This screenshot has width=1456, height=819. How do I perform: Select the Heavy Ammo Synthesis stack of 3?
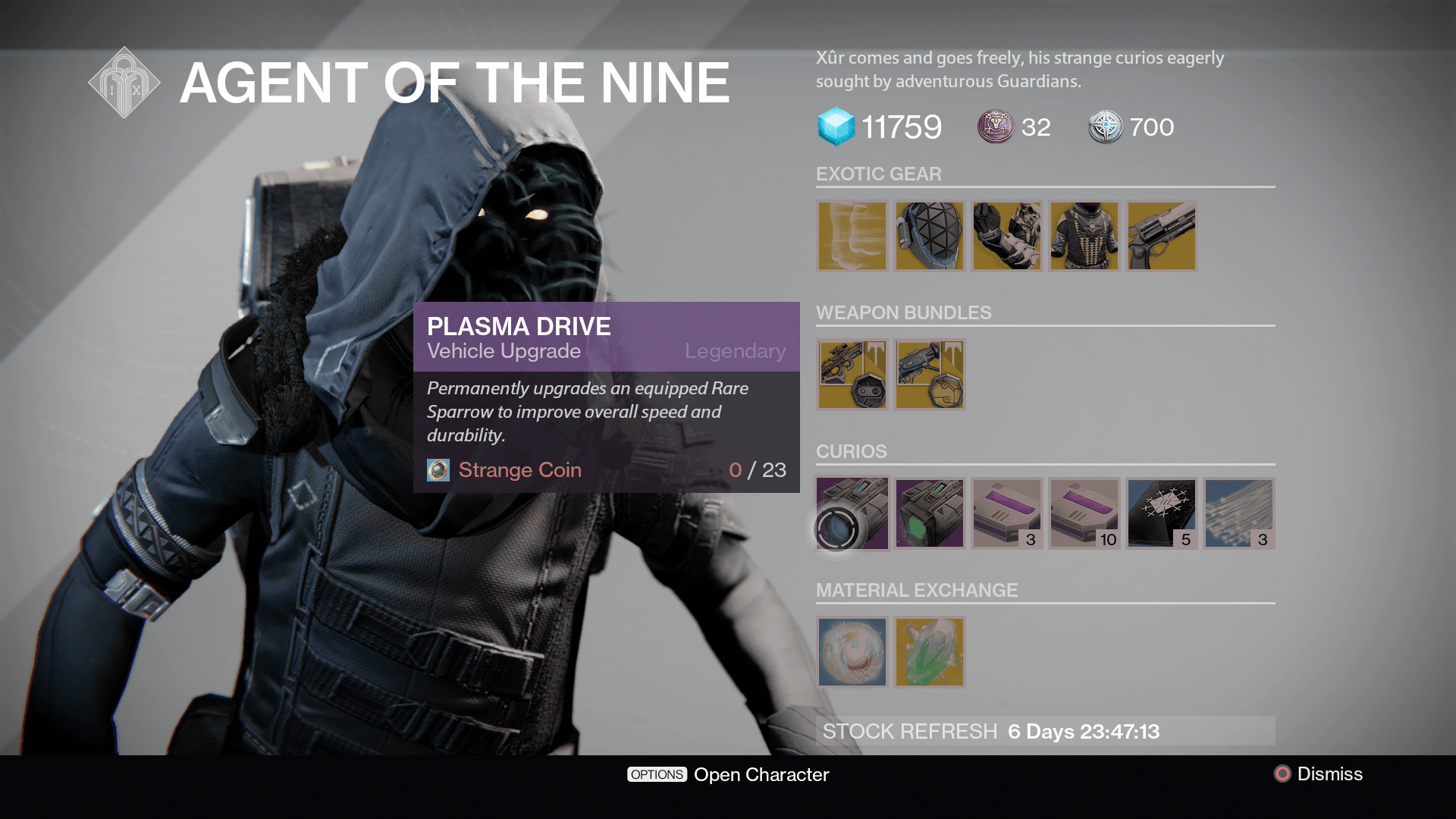point(1007,513)
